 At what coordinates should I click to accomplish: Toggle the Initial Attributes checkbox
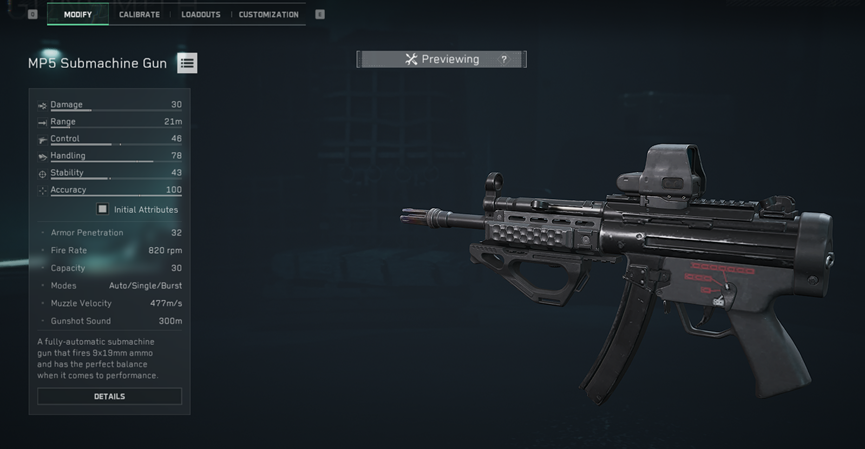(x=102, y=210)
